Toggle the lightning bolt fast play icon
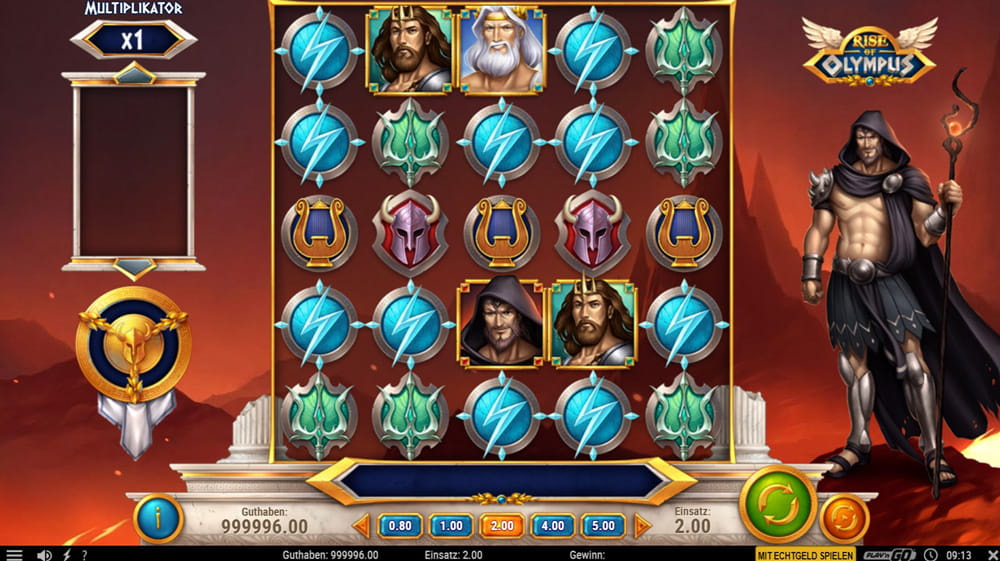This screenshot has height=561, width=1000. (67, 554)
